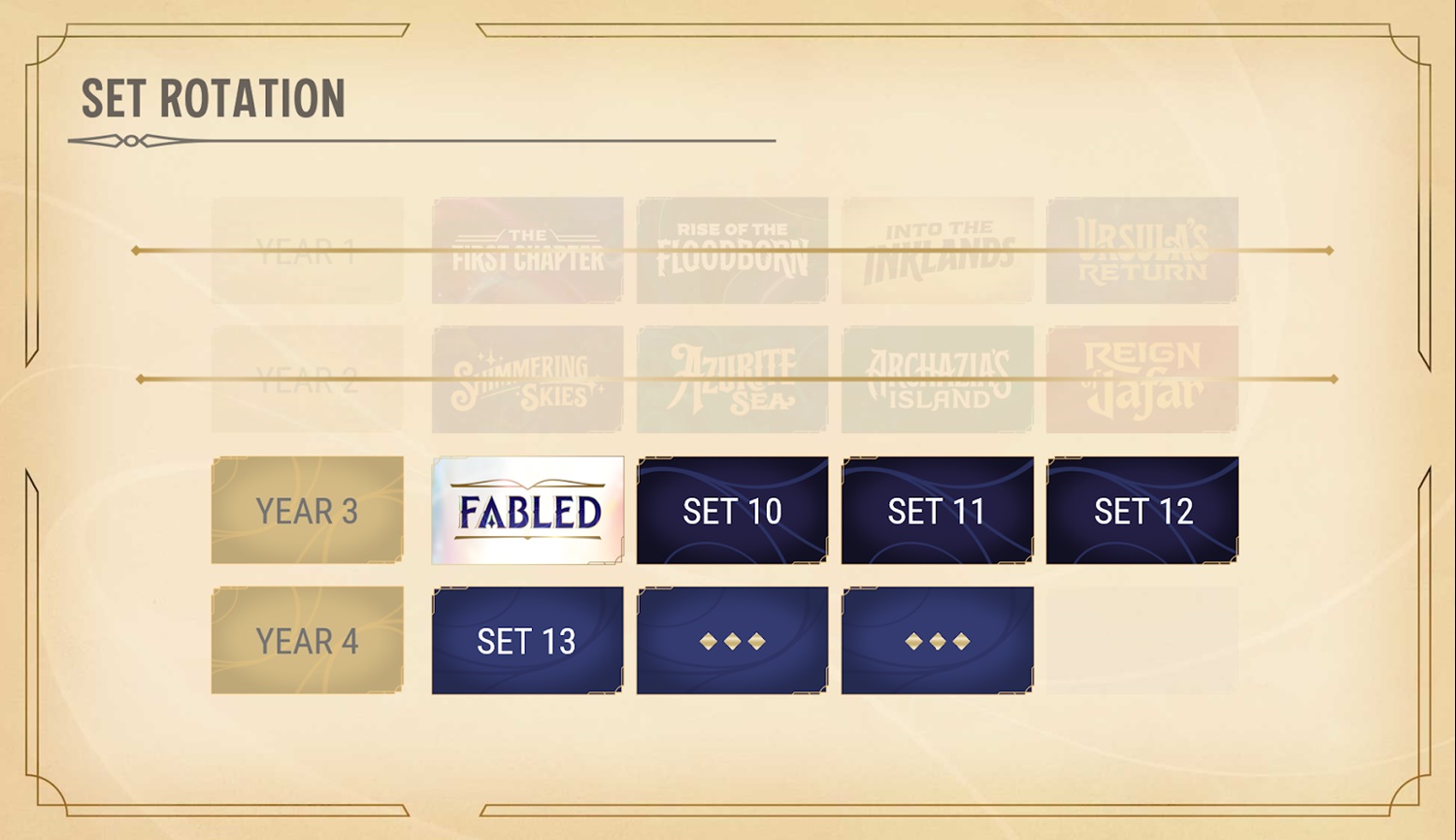Select the Set 13 tile
Viewport: 1456px width, 840px height.
(x=527, y=640)
